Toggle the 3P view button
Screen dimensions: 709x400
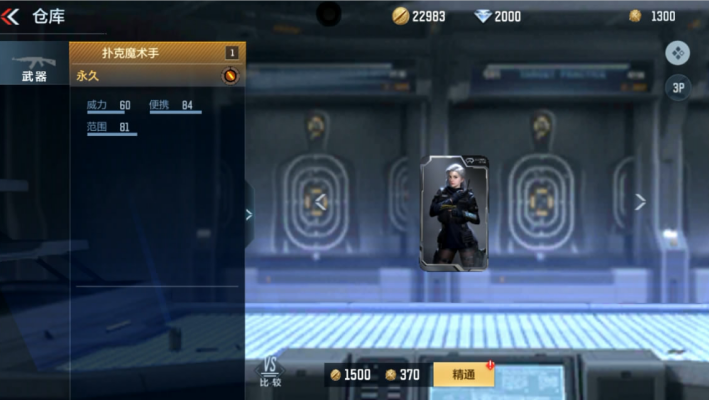(x=678, y=88)
